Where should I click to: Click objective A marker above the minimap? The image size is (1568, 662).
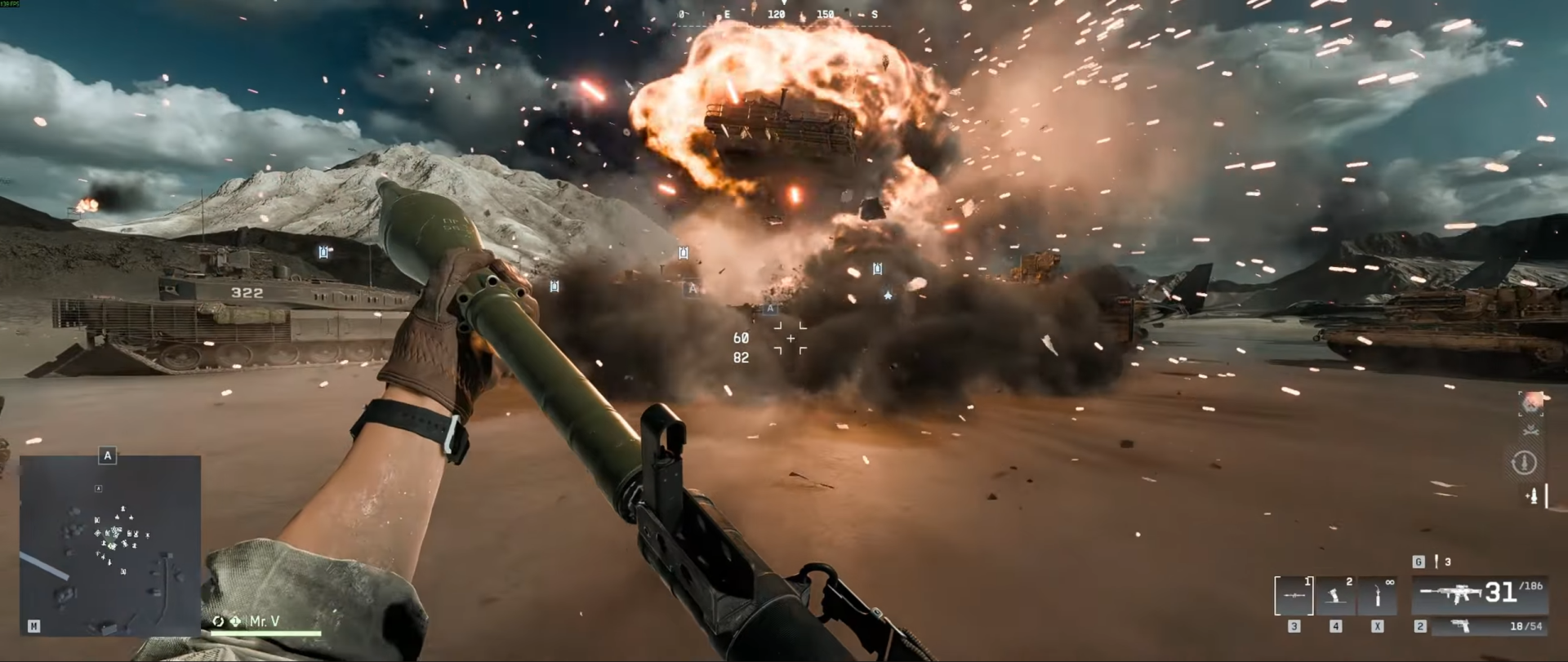tap(108, 455)
